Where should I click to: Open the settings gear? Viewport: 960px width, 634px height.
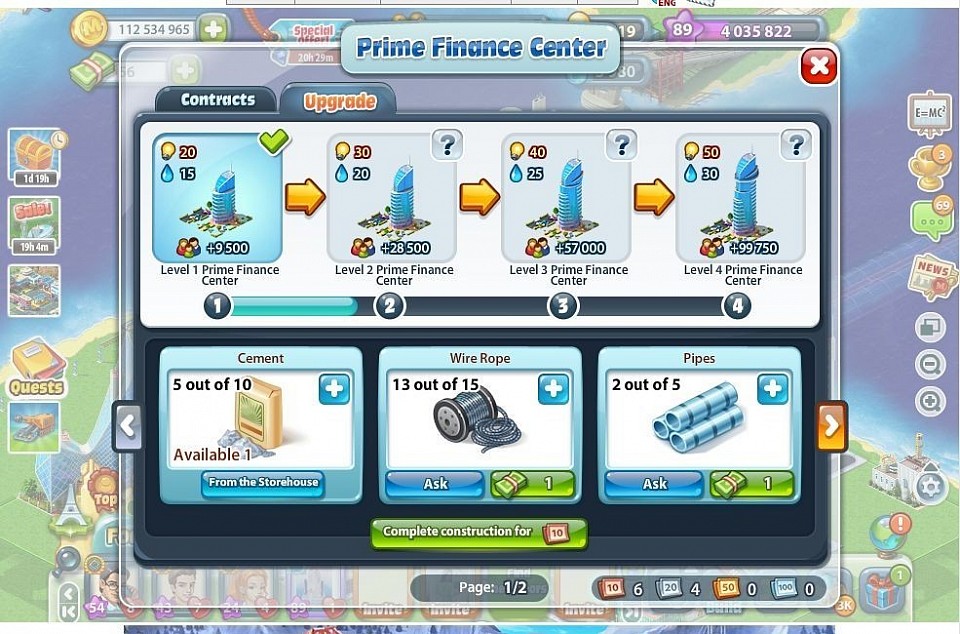pyautogui.click(x=931, y=487)
